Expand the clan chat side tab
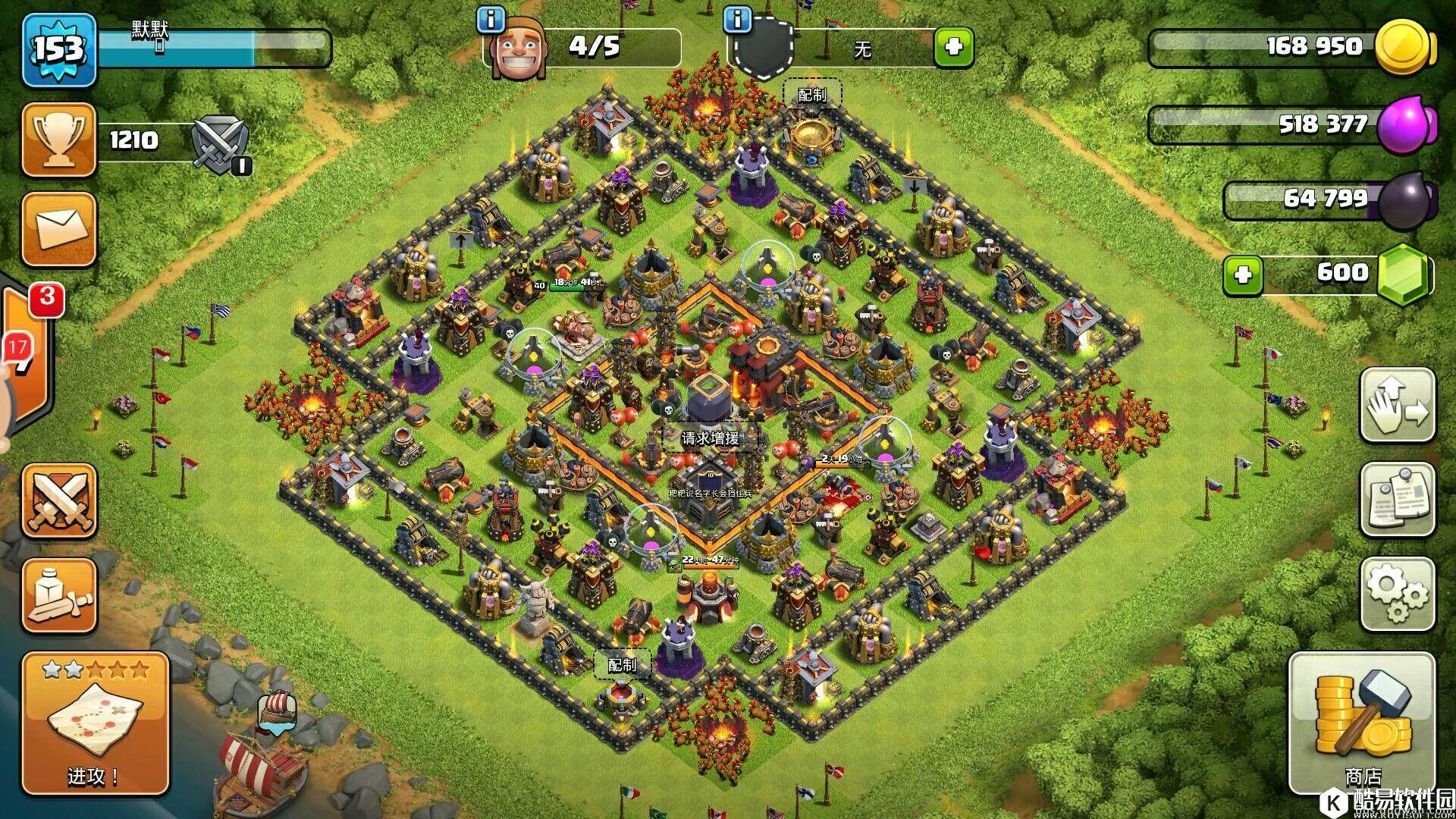 point(27,356)
